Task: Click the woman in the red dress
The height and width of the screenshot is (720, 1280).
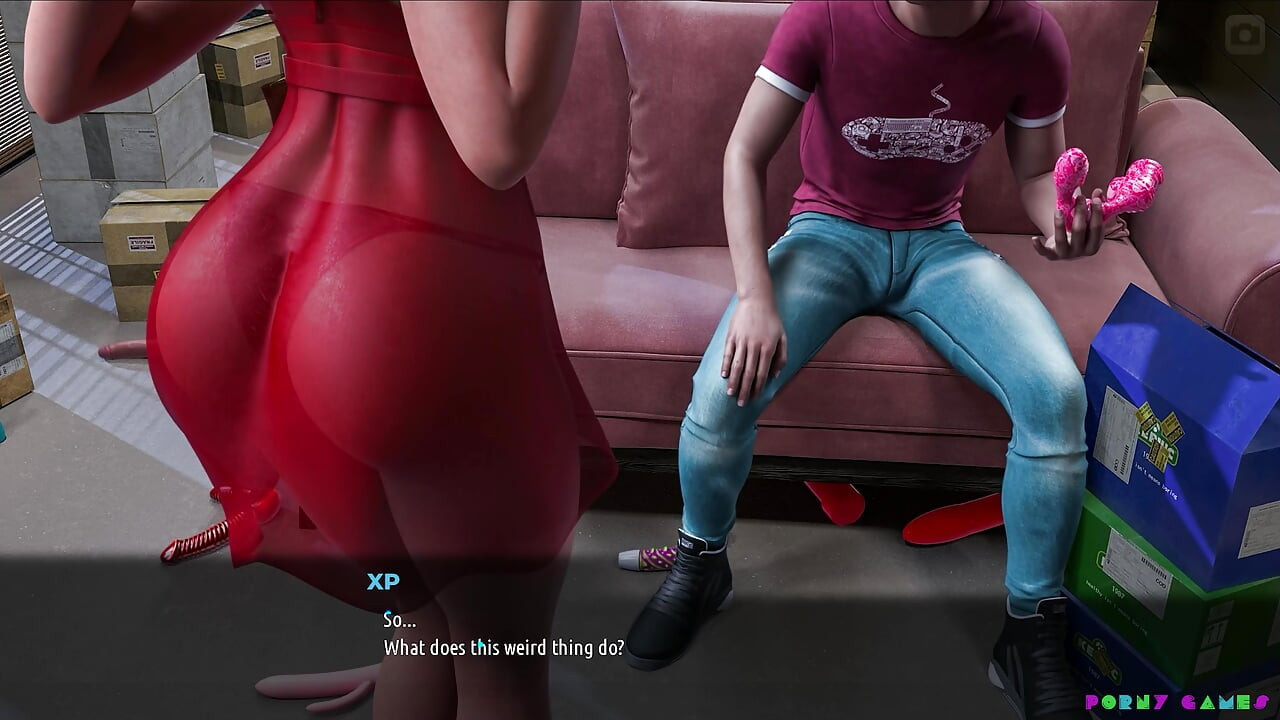Action: point(330,300)
